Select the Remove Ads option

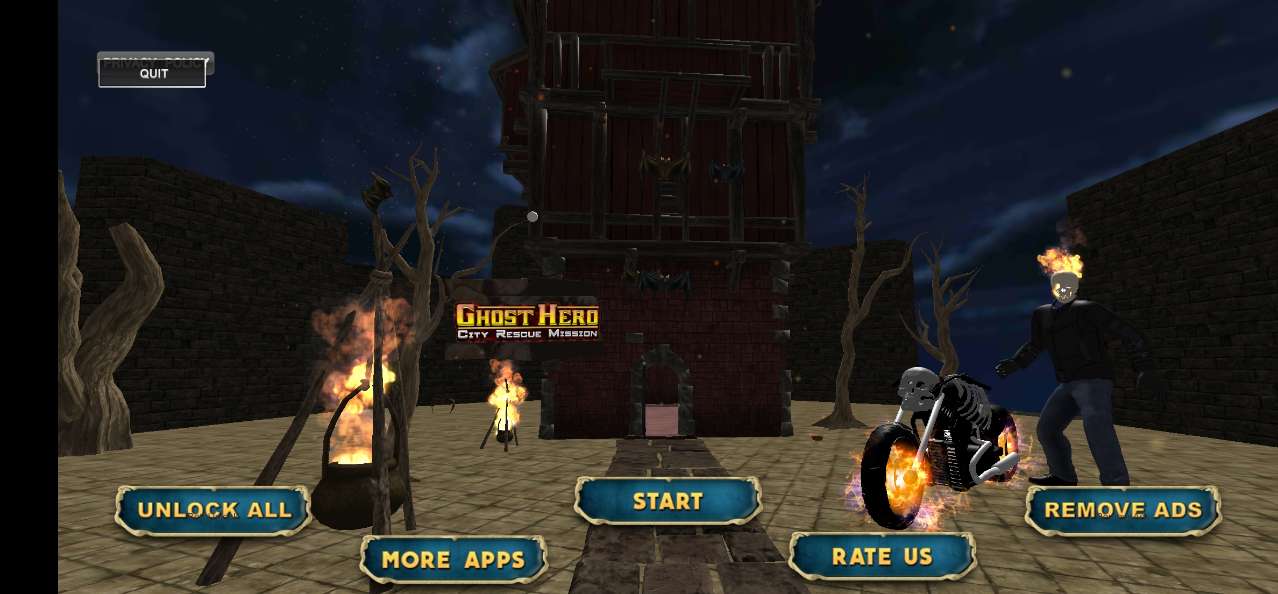tap(1122, 510)
